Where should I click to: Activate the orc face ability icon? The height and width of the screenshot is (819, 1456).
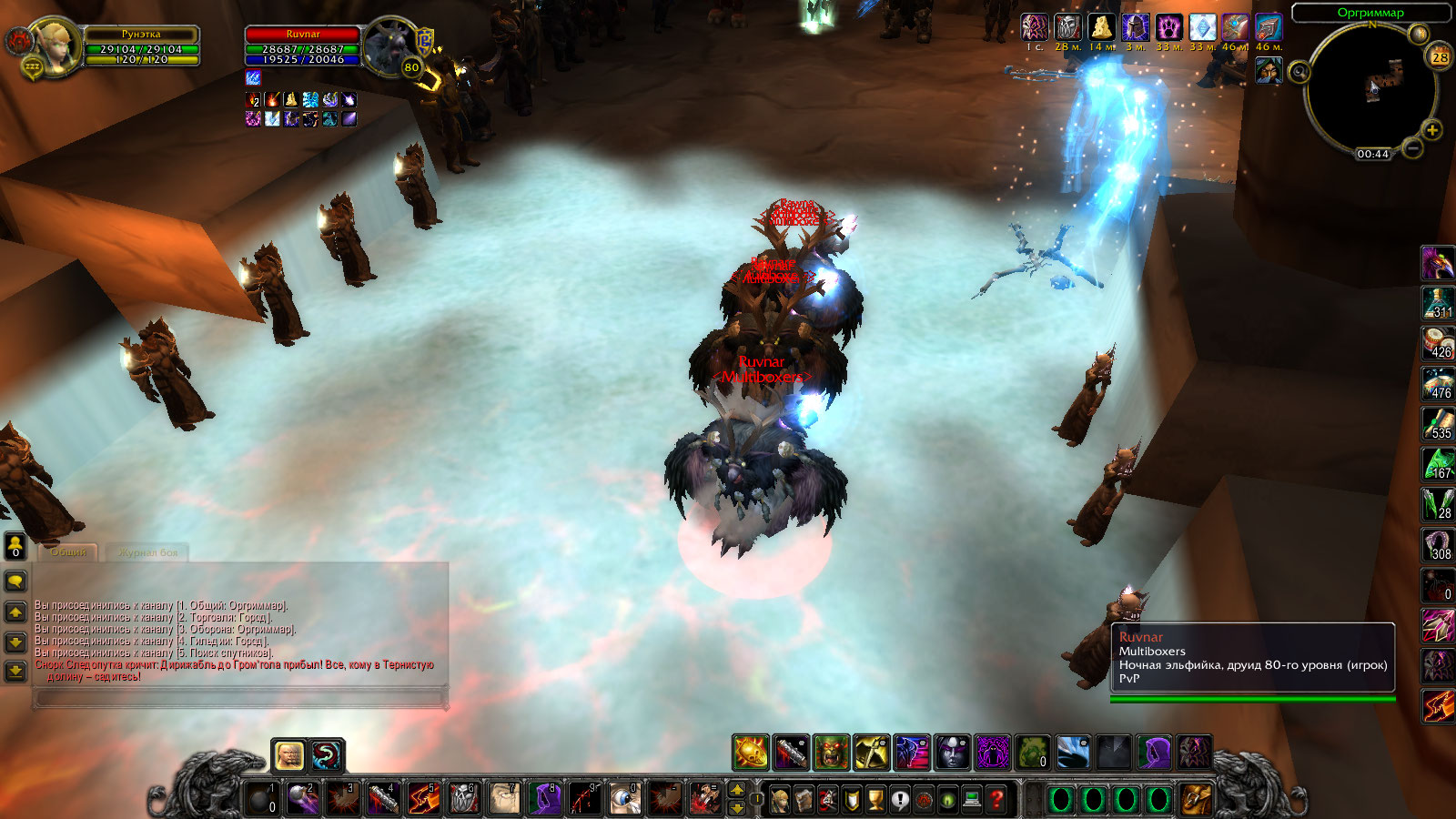click(831, 753)
